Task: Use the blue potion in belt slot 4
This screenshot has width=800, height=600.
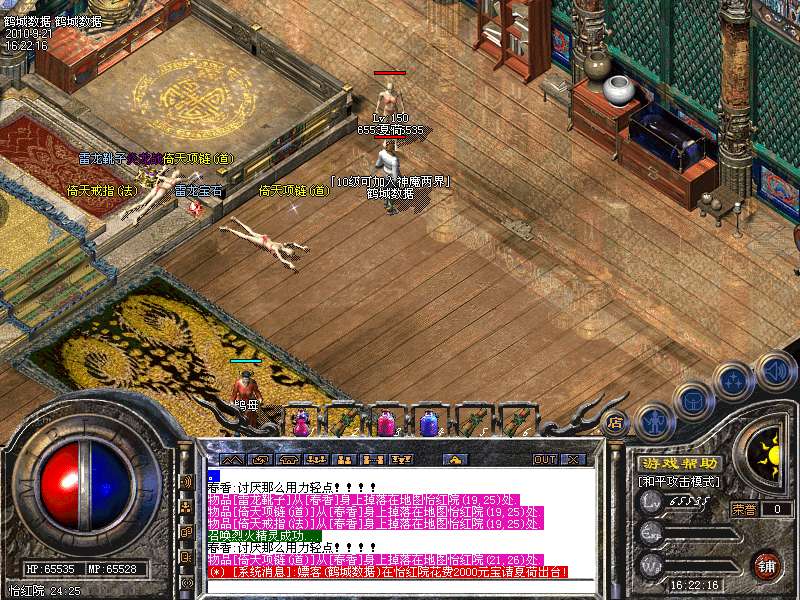Action: pyautogui.click(x=429, y=424)
